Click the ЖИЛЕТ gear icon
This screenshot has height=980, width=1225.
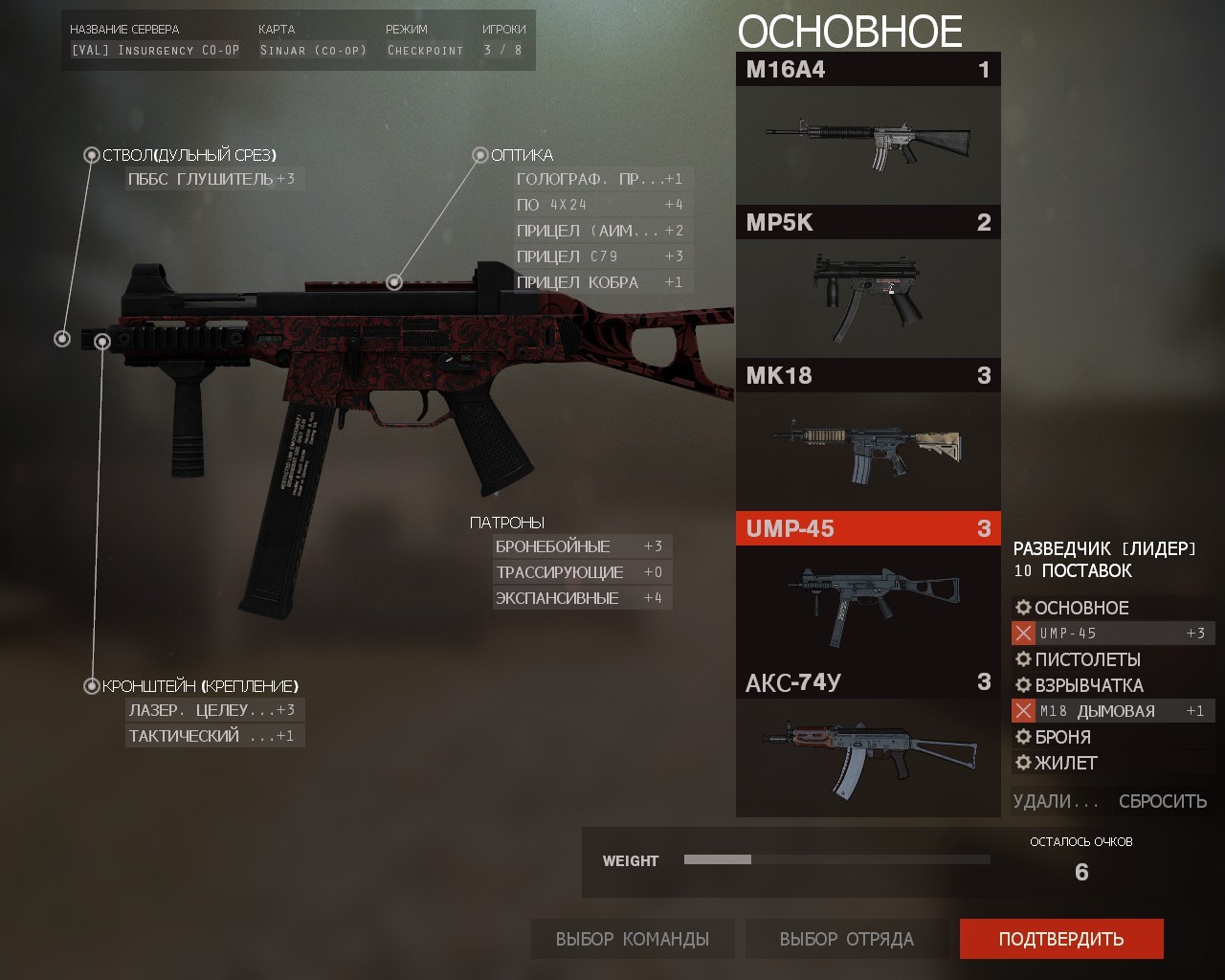click(x=1022, y=763)
